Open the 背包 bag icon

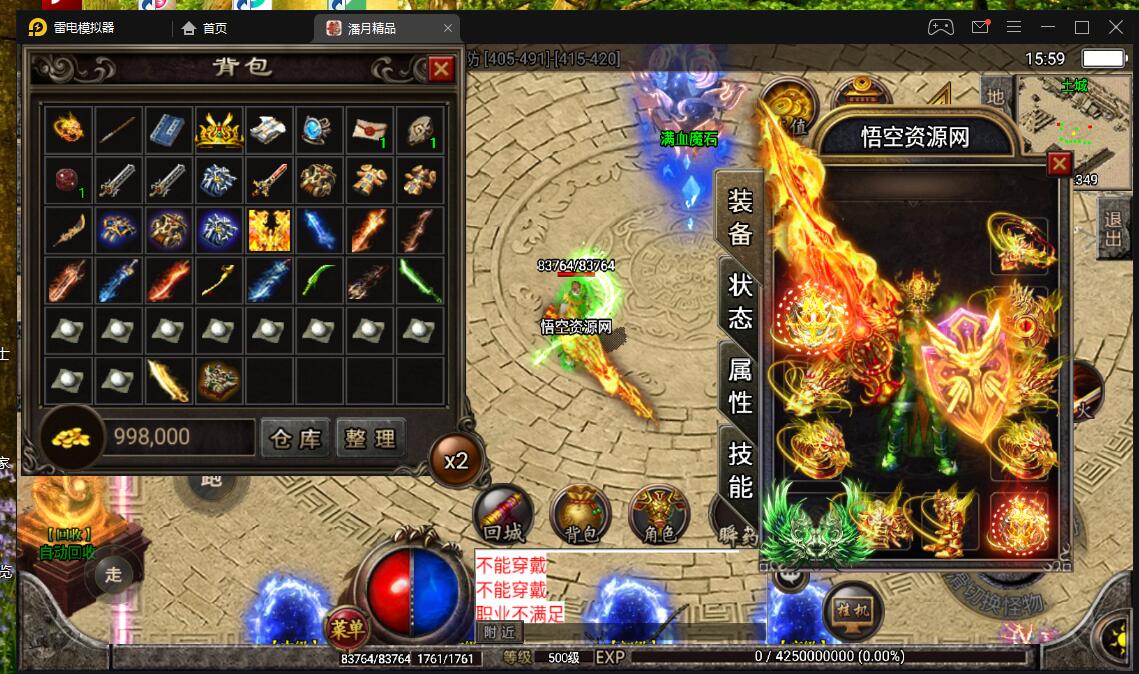581,516
